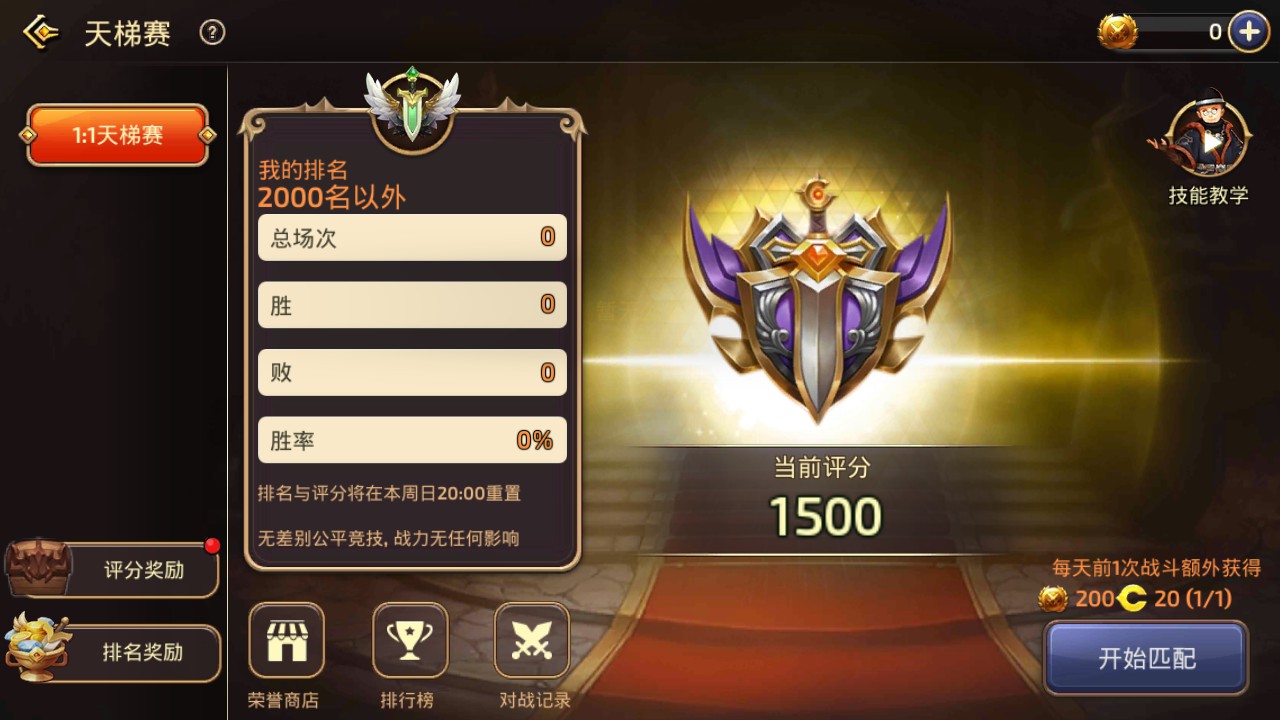The height and width of the screenshot is (720, 1280).
Task: Open 排名奖励 ranking rewards chest
Action: coord(112,653)
